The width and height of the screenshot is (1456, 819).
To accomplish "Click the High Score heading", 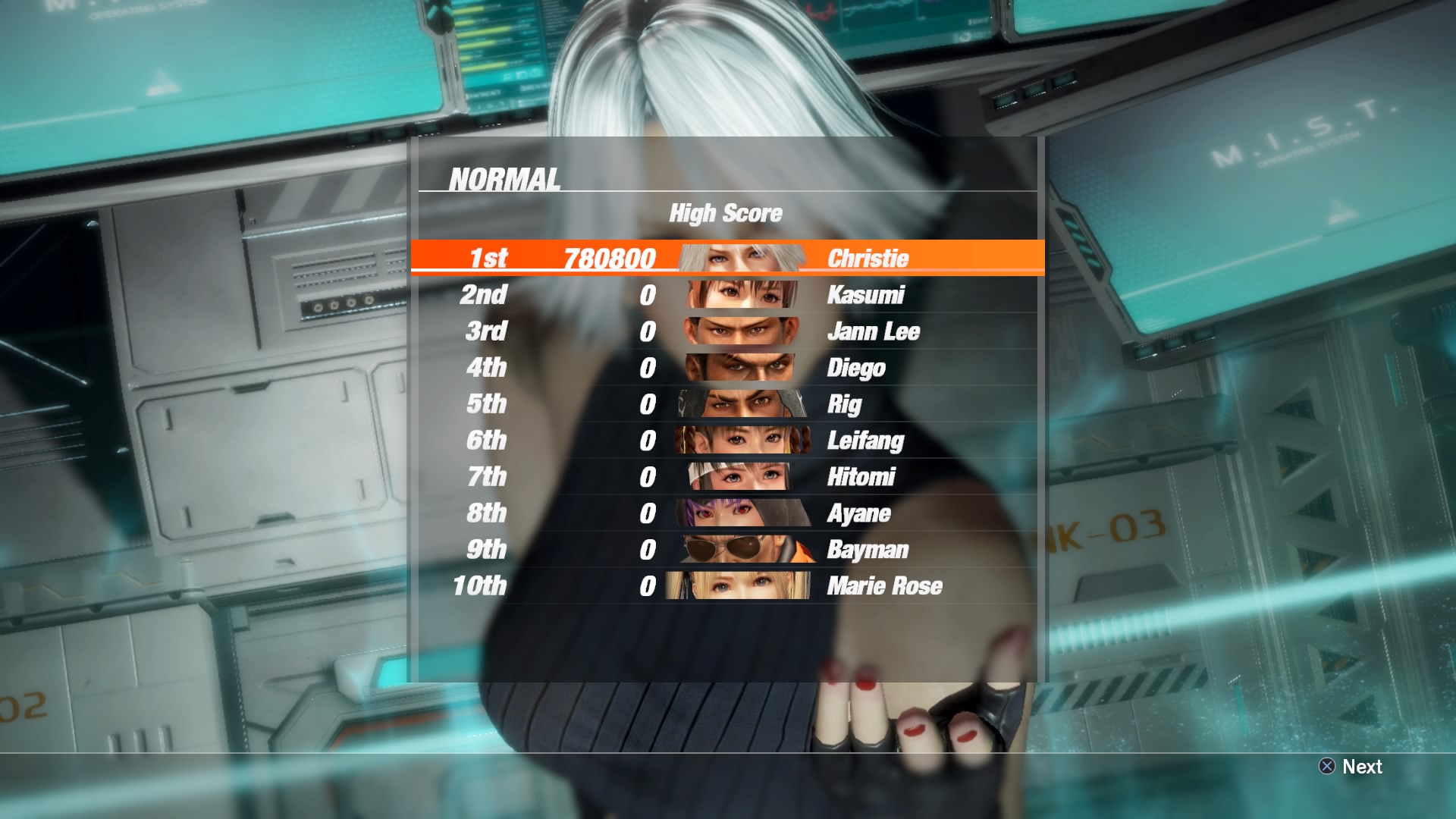I will pos(726,213).
